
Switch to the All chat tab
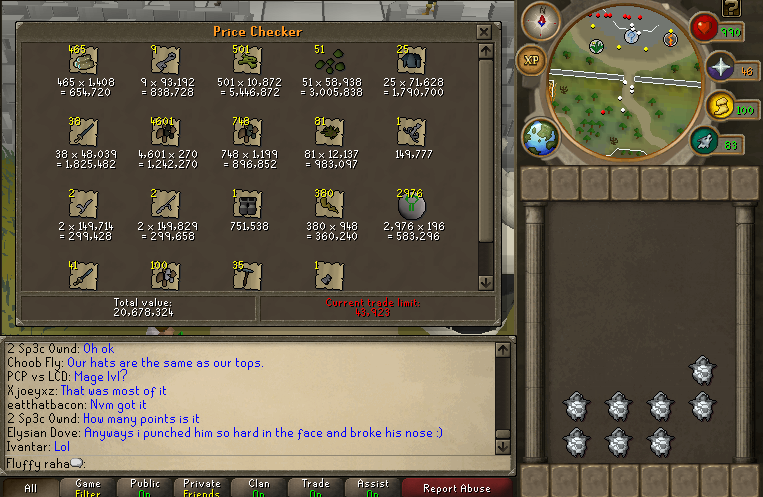click(x=30, y=488)
